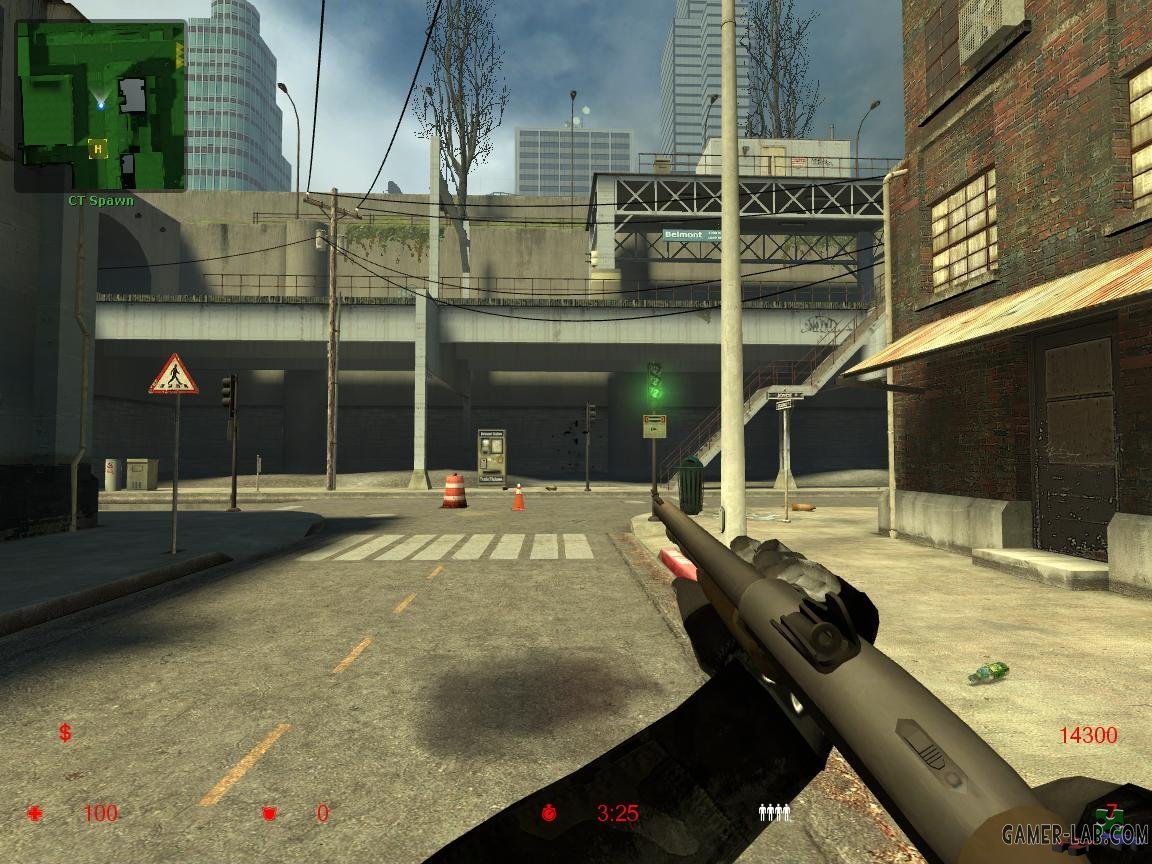Click the red dollar sign money icon

[x=65, y=733]
